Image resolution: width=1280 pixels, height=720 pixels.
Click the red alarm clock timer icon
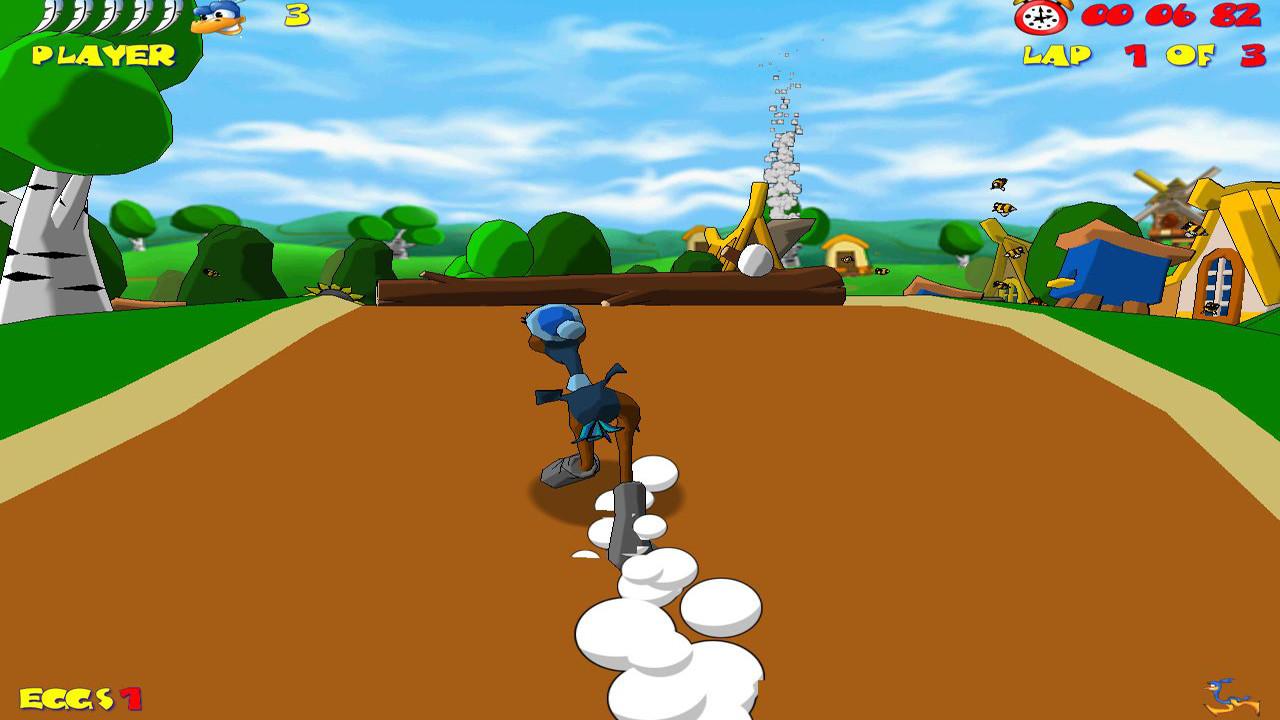(x=1043, y=17)
